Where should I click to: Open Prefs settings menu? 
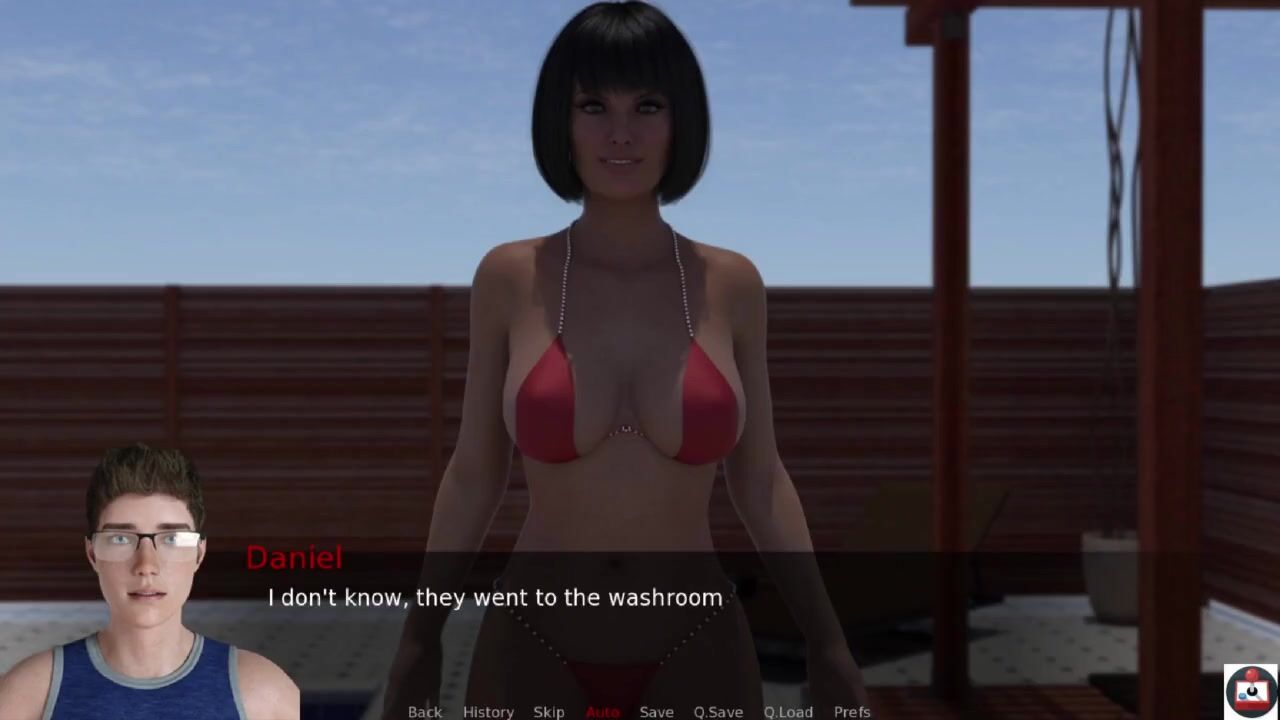(852, 711)
